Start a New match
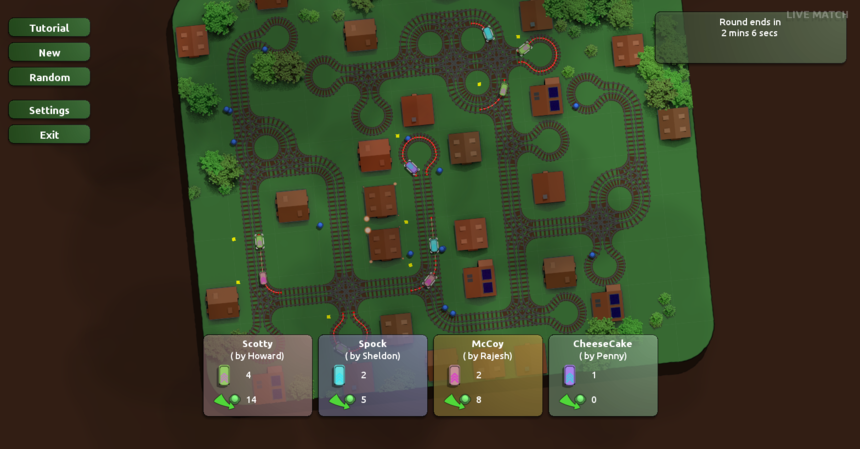The image size is (860, 449). 49,53
